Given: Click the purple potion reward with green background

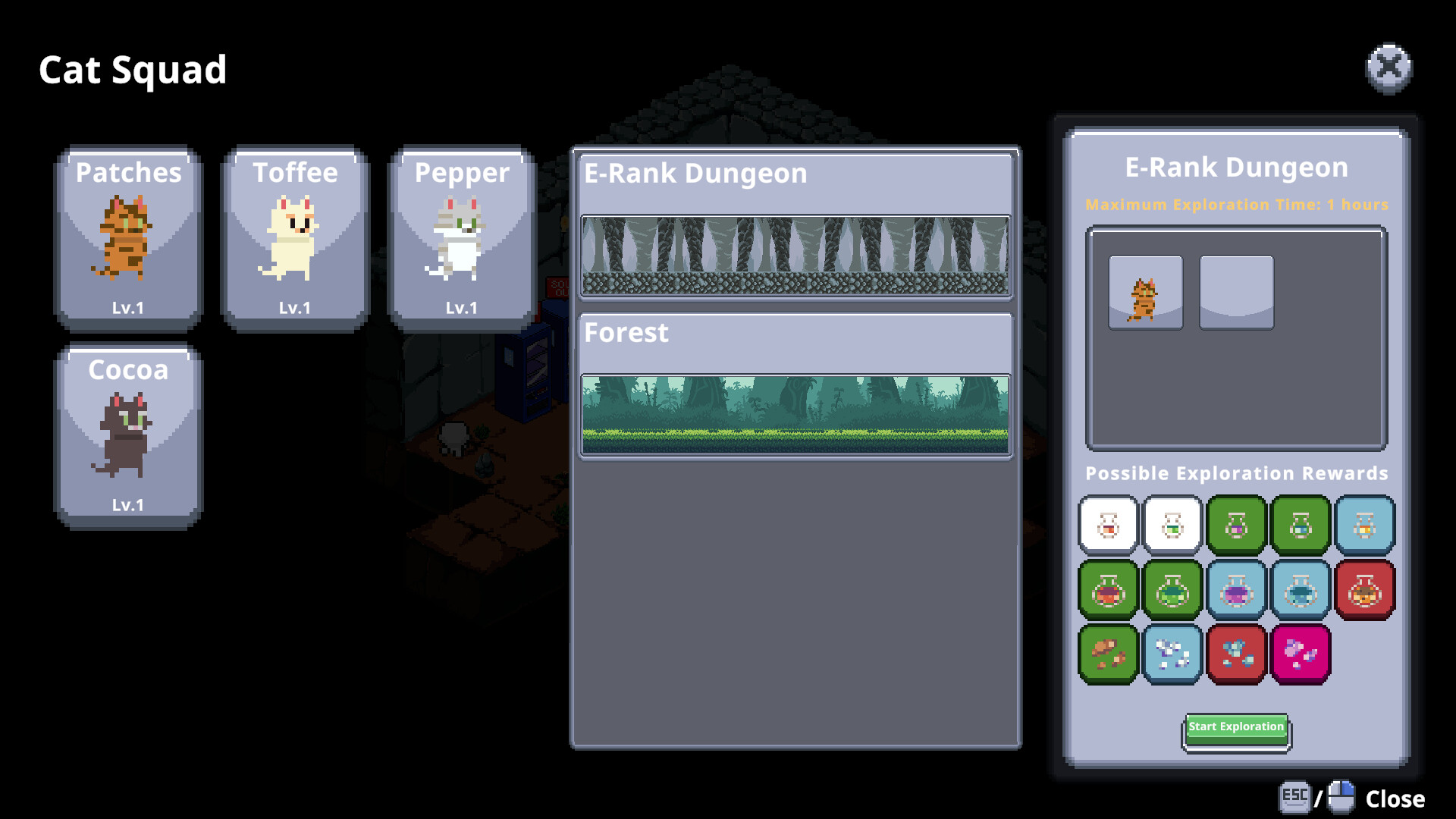Looking at the screenshot, I should coord(1236,525).
